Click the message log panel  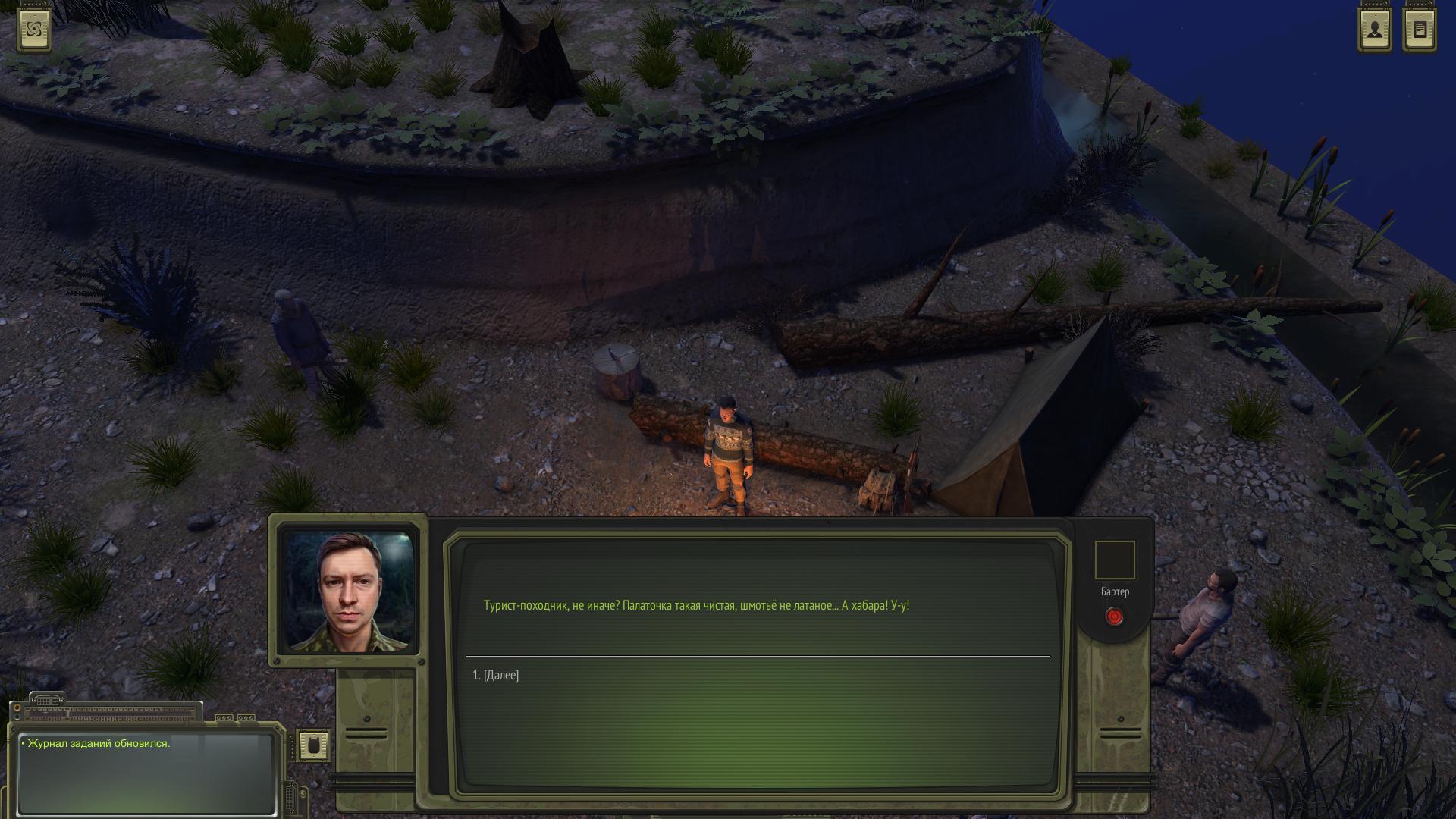(x=146, y=772)
